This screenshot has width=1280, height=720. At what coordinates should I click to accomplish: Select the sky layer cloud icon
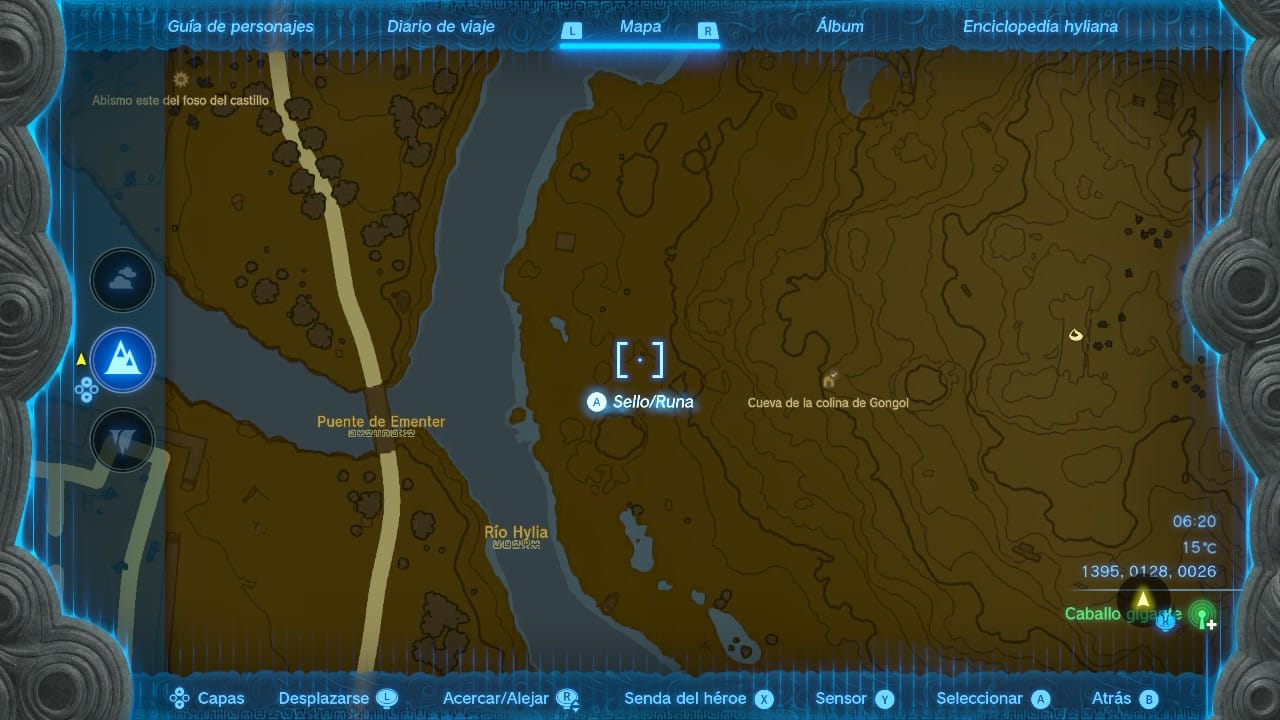pos(123,281)
